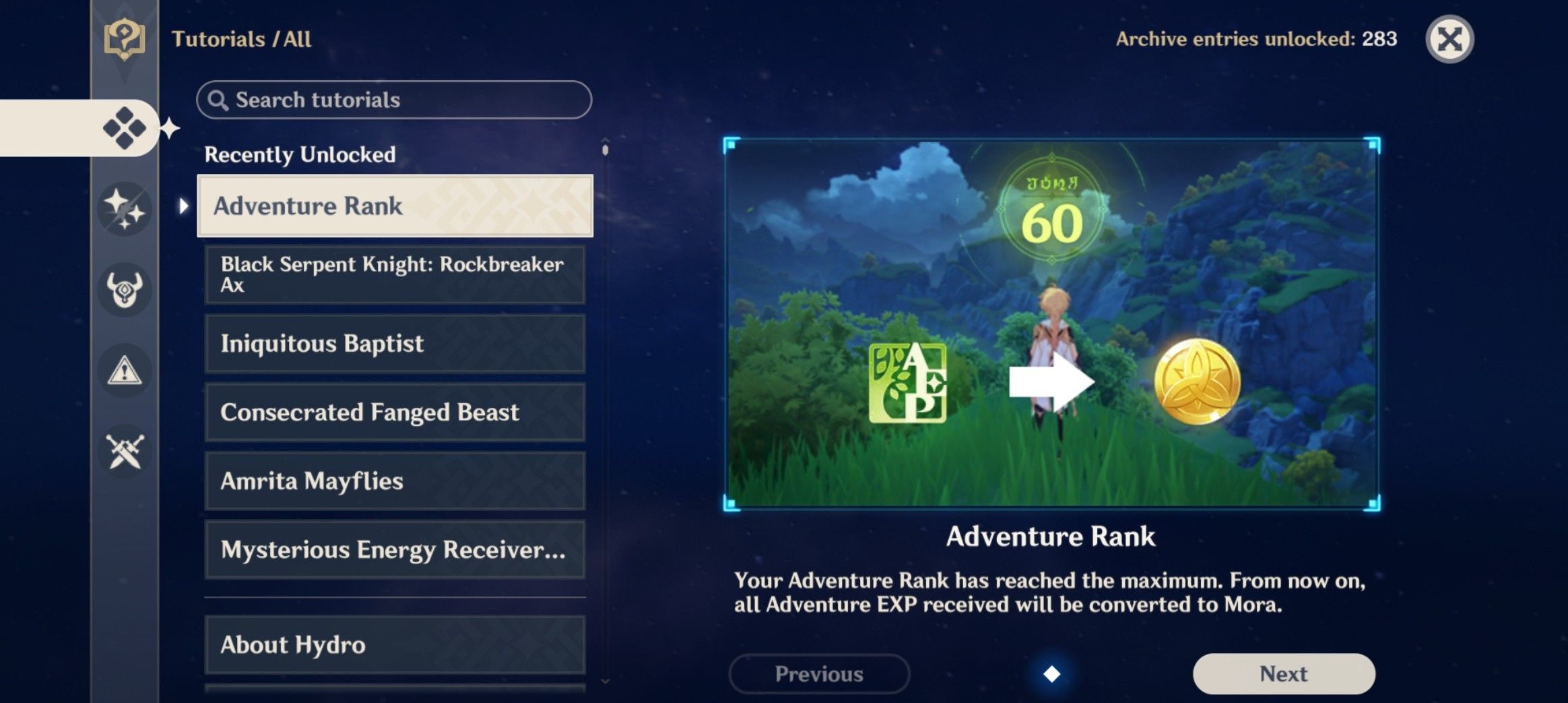Open the crossed-swords category in sidebar
The image size is (1568, 703).
[x=125, y=452]
